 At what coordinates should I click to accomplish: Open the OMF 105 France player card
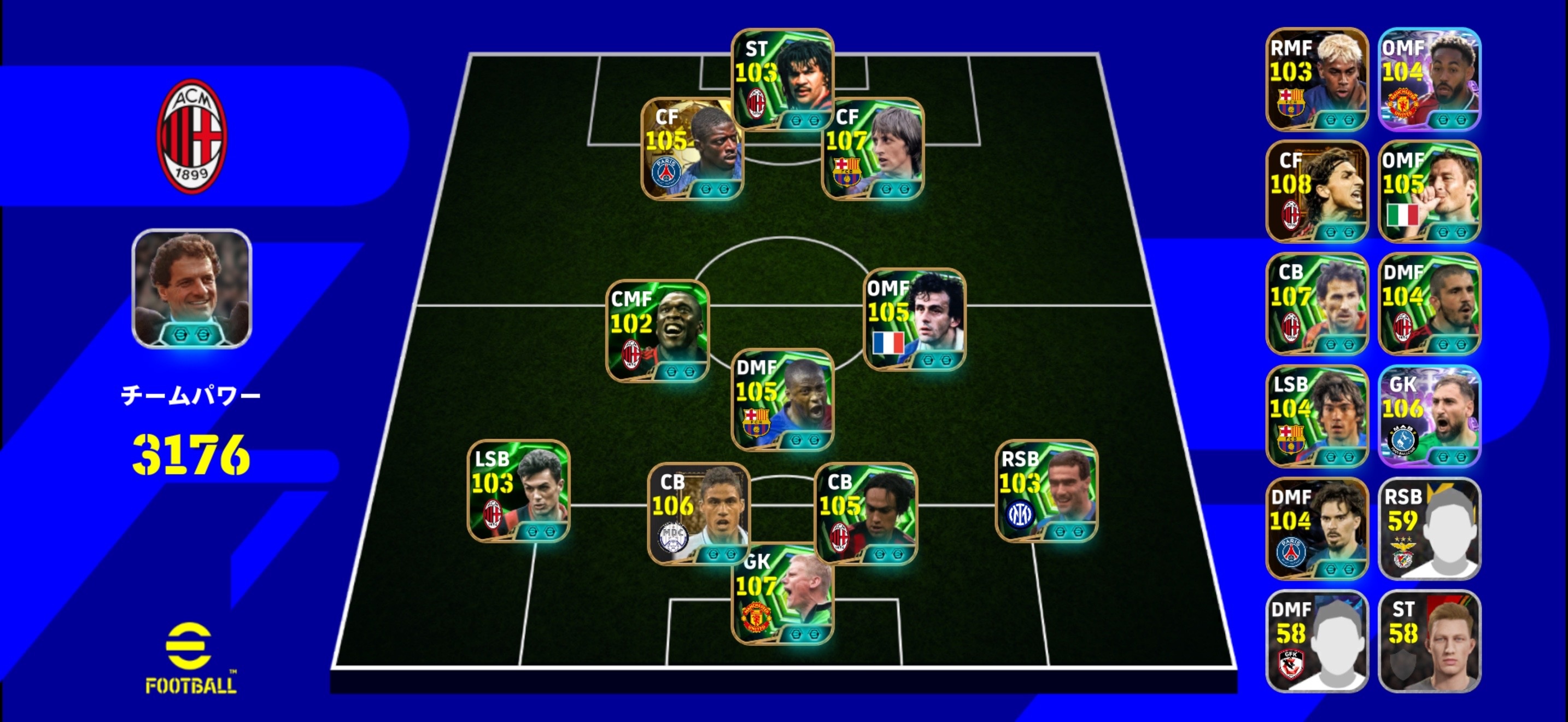click(x=914, y=319)
